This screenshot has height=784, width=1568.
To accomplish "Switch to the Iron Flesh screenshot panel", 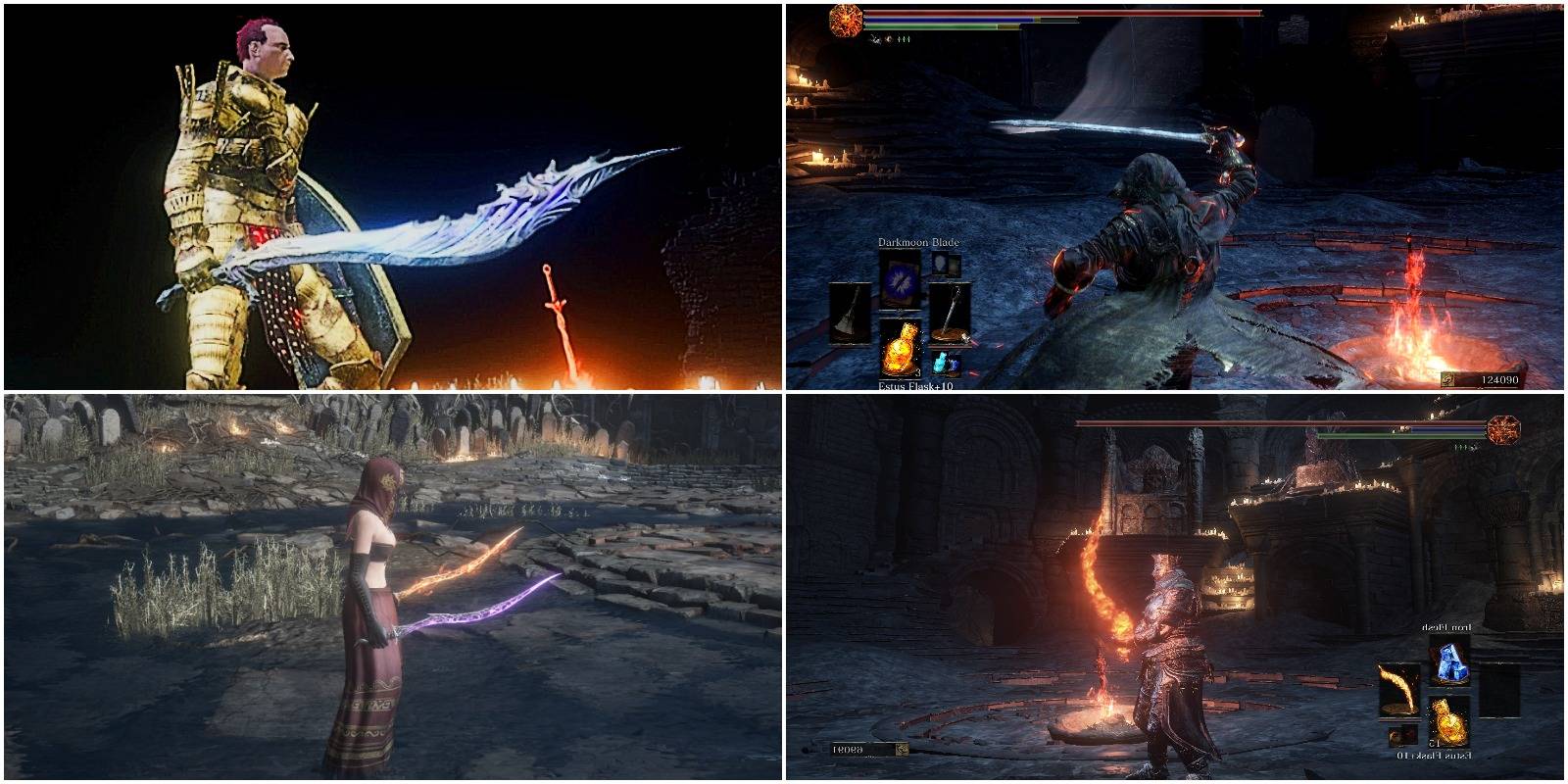I will point(1176,588).
